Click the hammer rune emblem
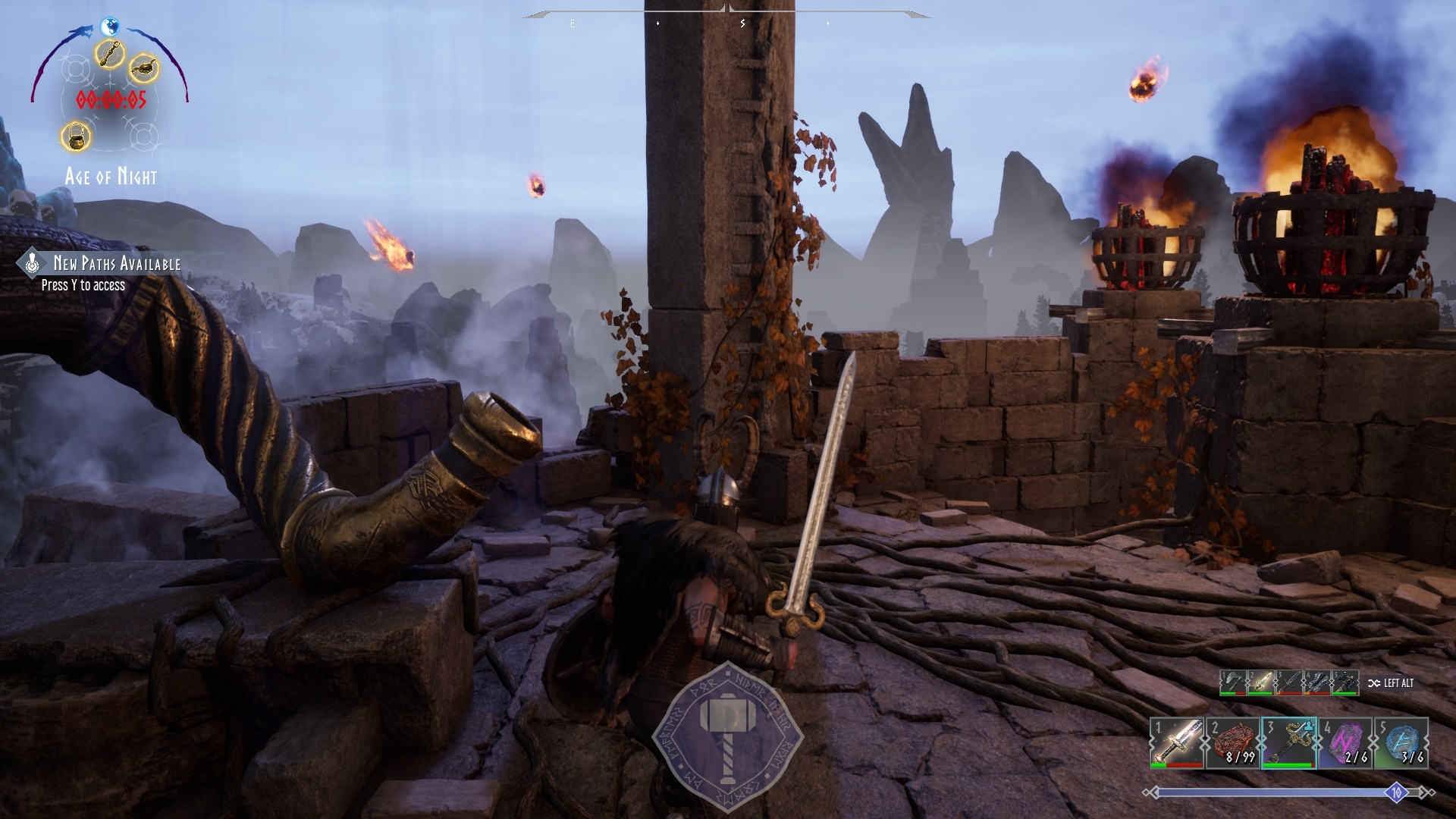This screenshot has height=819, width=1456. click(726, 734)
